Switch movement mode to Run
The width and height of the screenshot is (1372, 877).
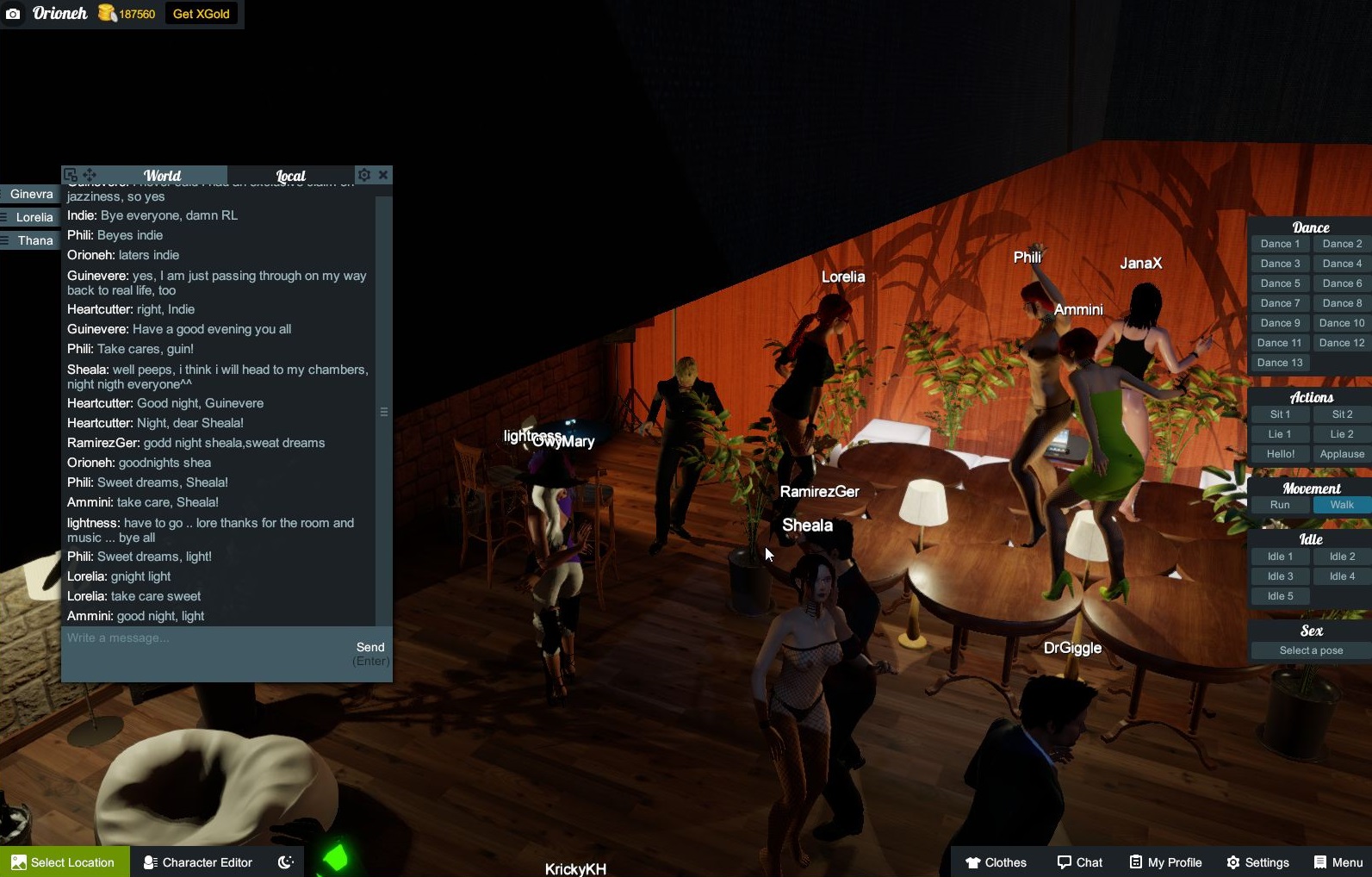click(x=1280, y=505)
